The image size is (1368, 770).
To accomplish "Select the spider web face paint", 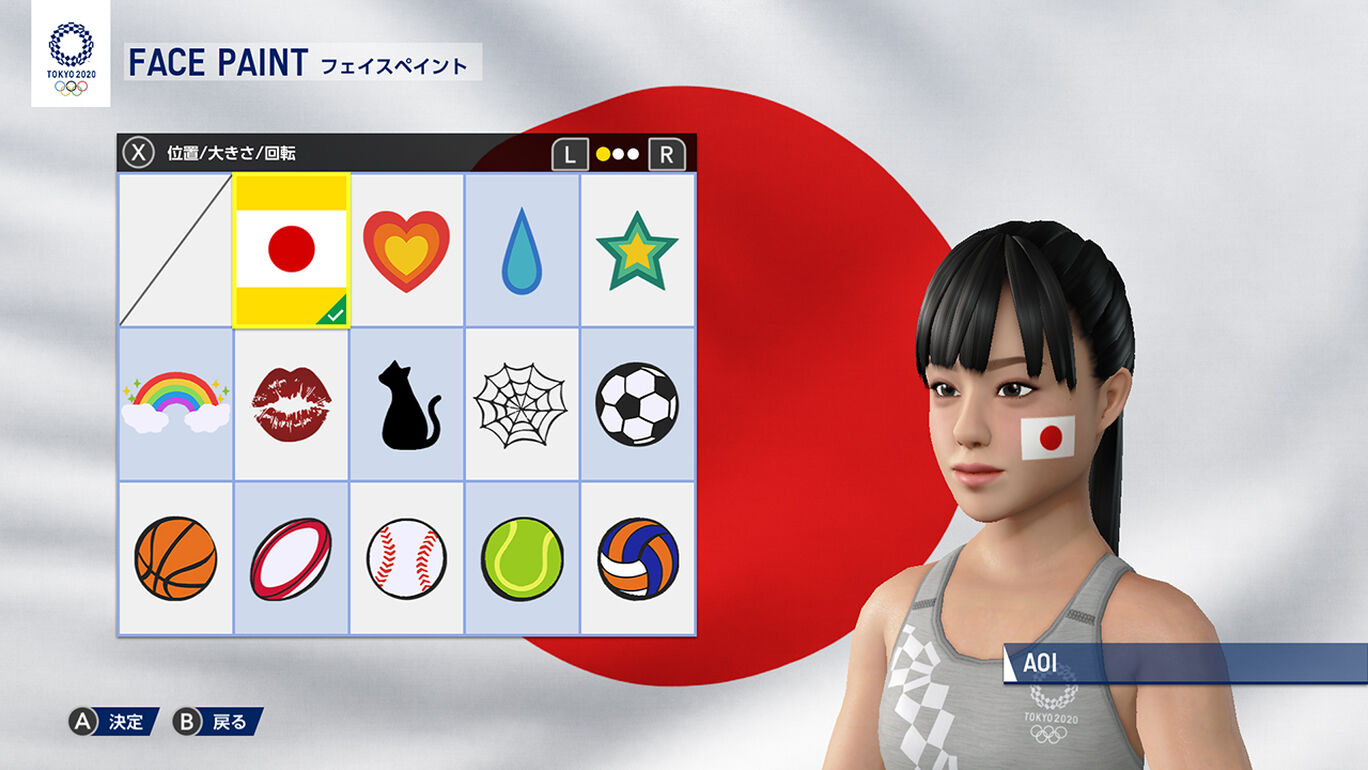I will 521,404.
